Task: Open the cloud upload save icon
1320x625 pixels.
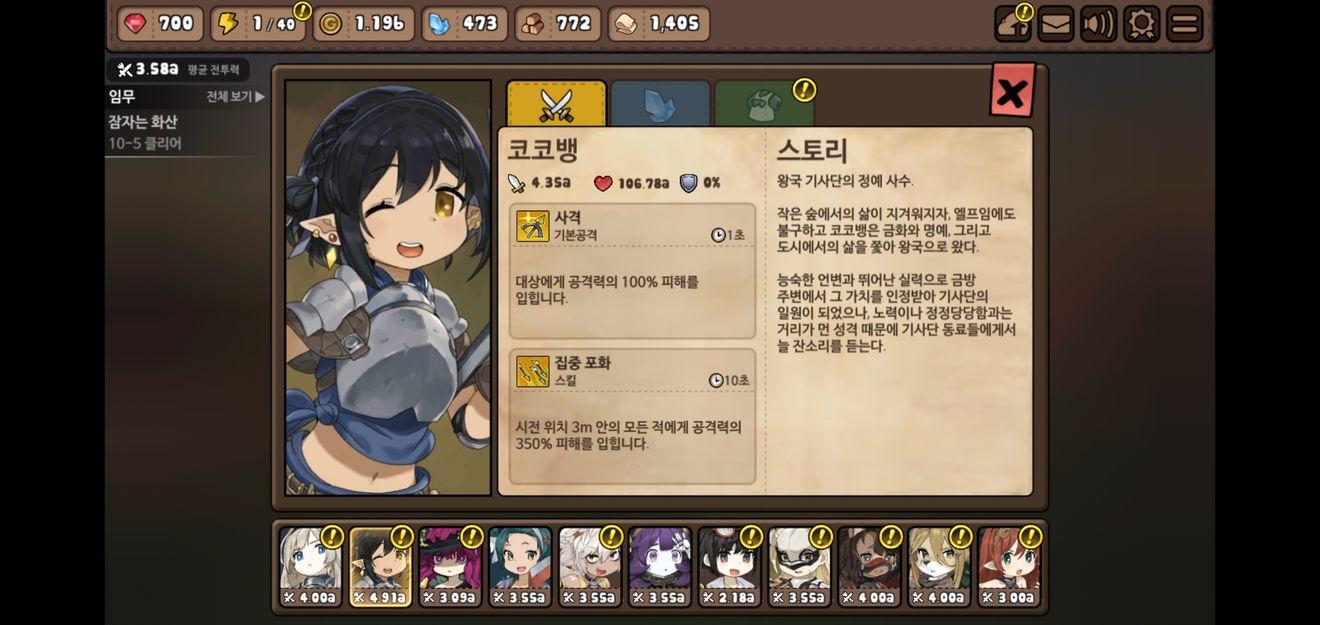Action: 1012,24
